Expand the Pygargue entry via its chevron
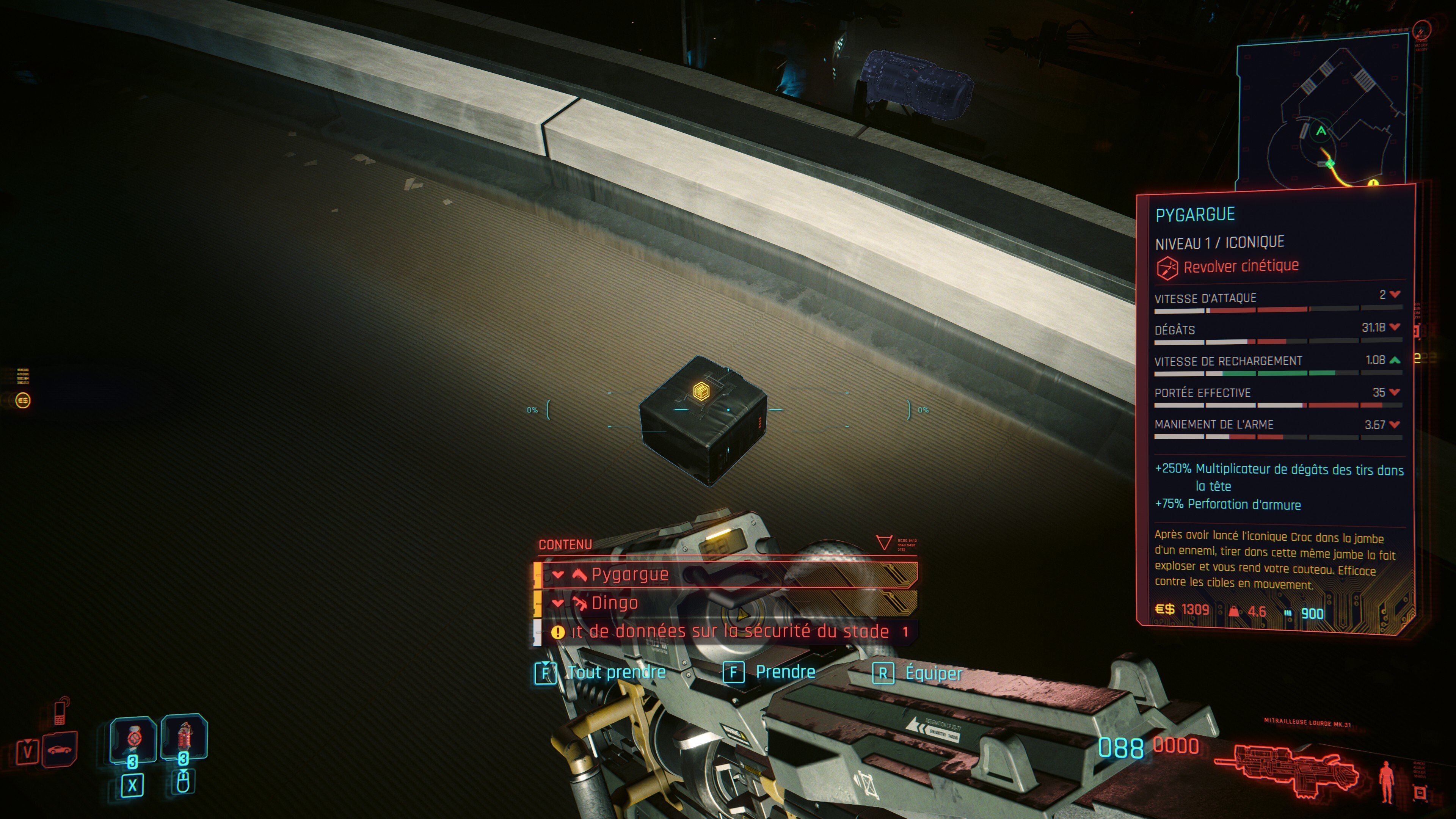This screenshot has width=1456, height=819. click(559, 575)
